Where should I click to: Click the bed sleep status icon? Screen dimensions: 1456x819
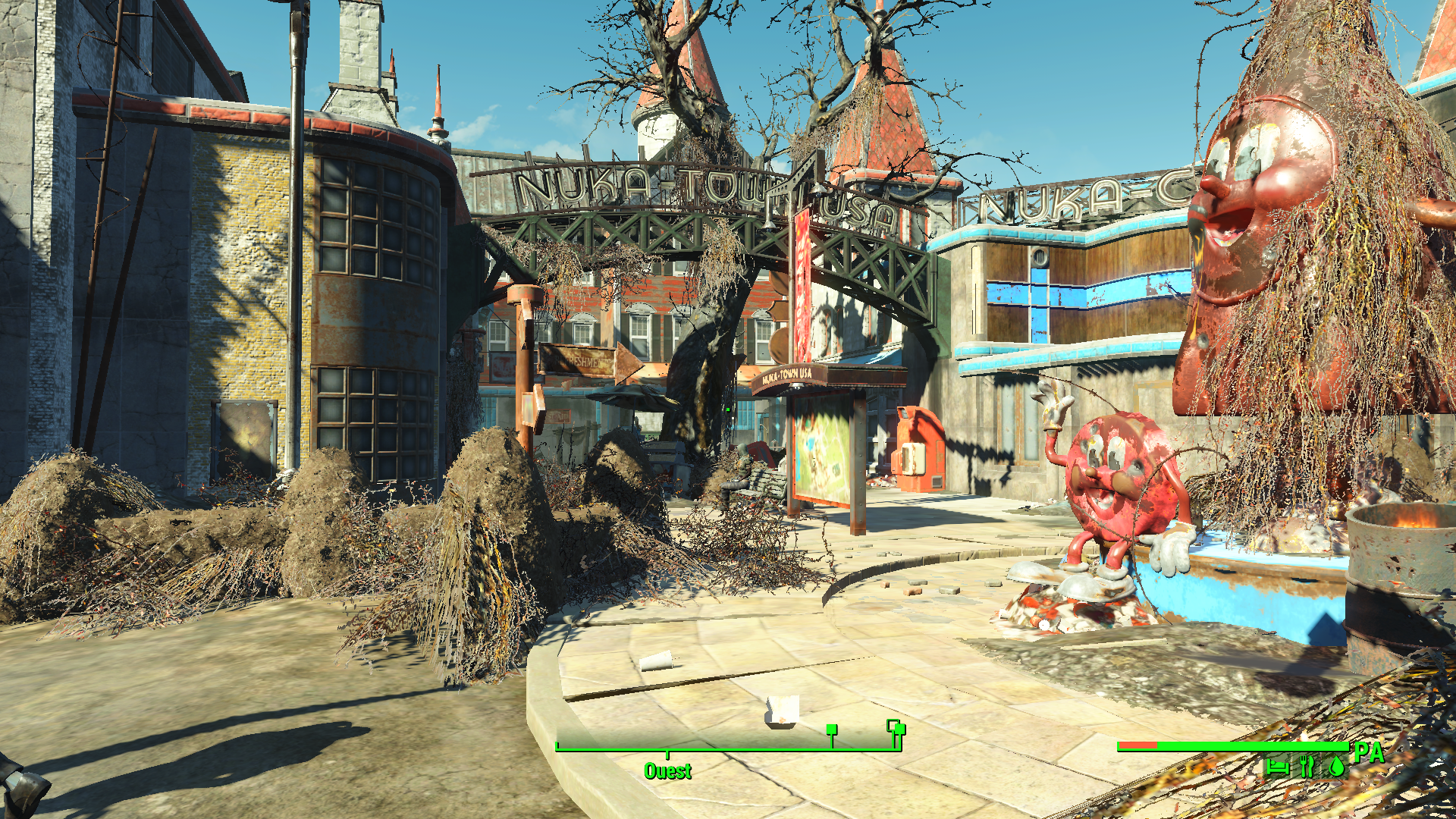pyautogui.click(x=1277, y=767)
